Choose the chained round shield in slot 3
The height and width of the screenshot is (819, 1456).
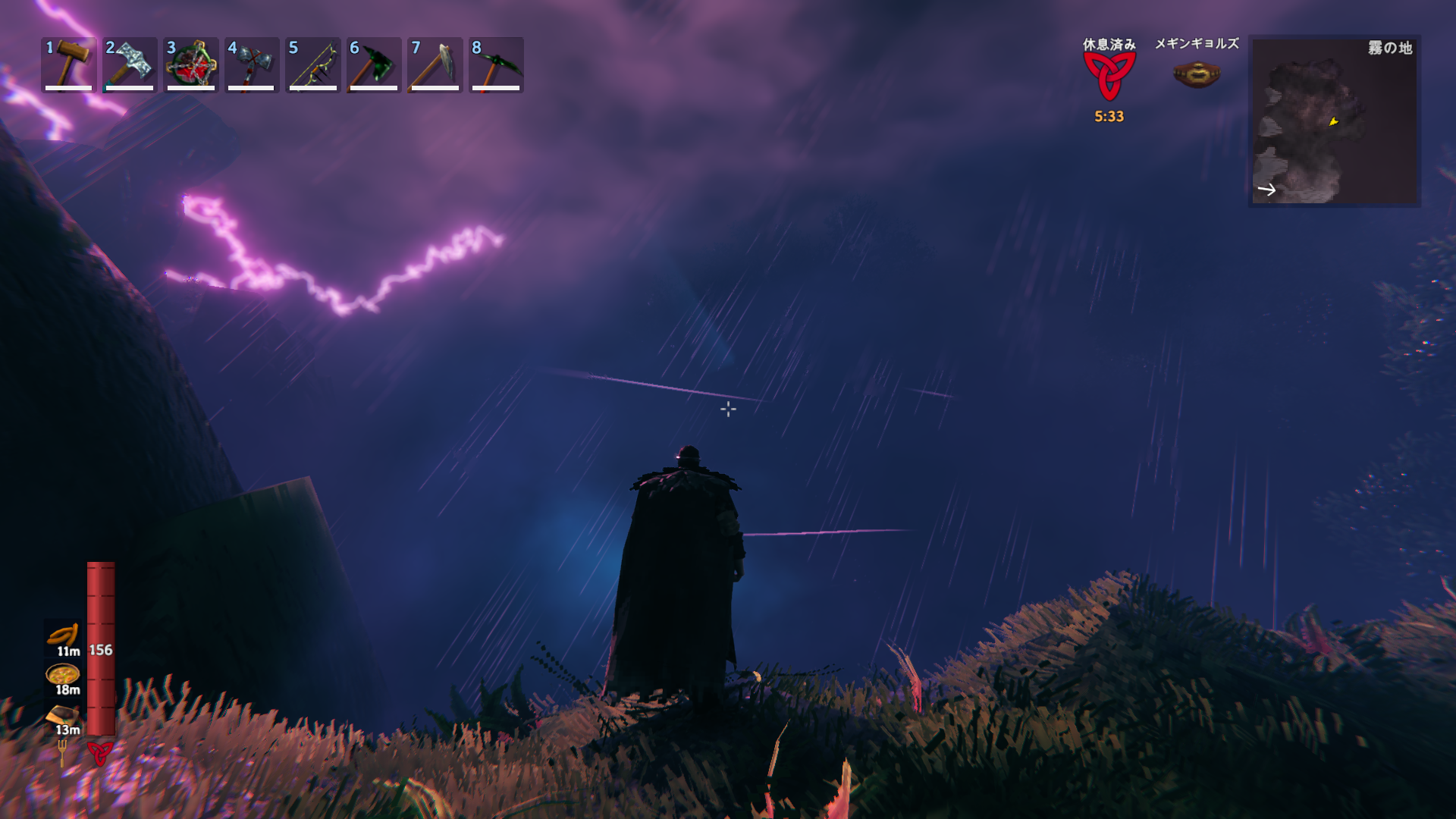(191, 64)
